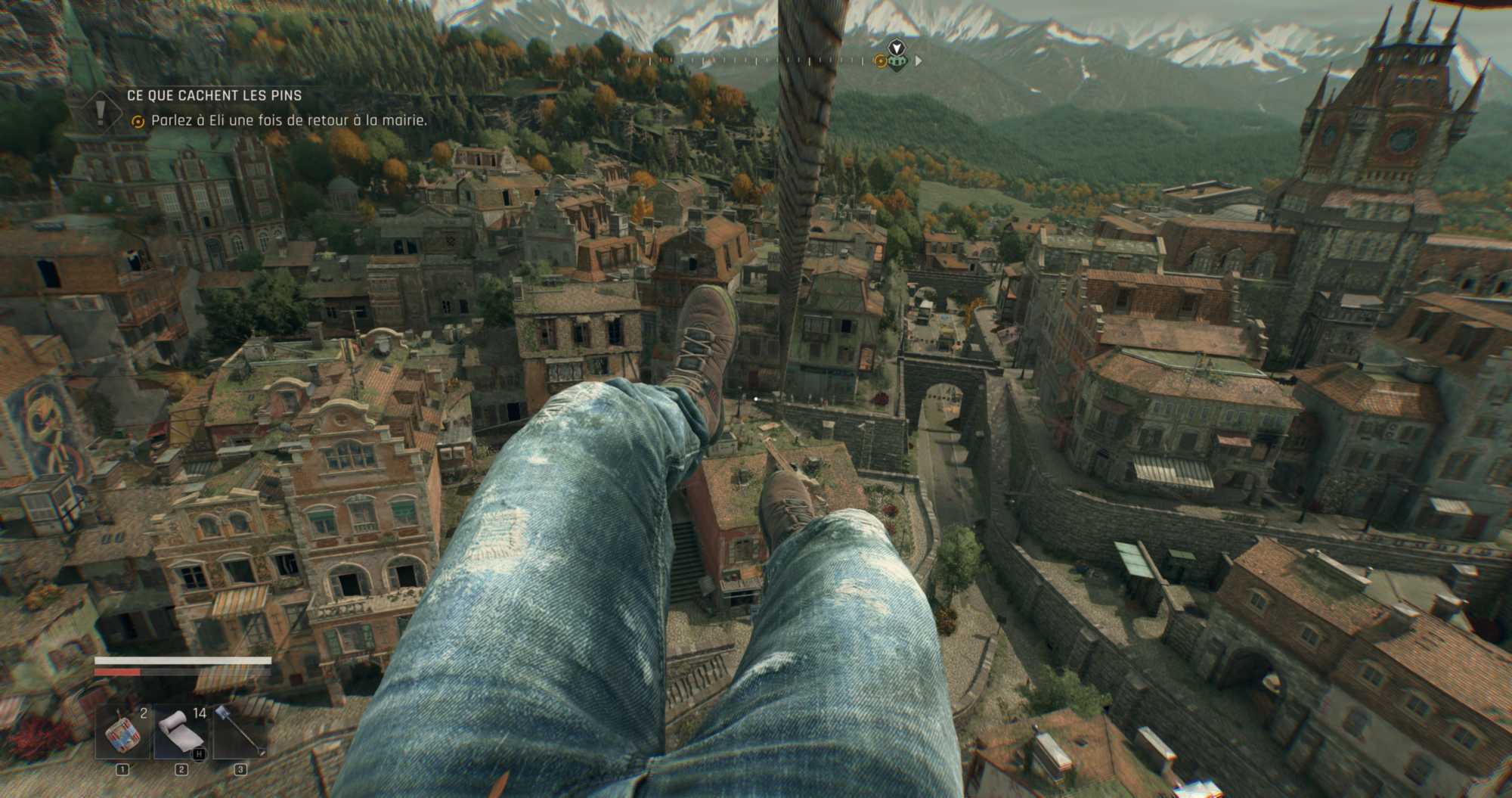
Task: Select the firecracker bundle hotbar slot
Action: 122,733
